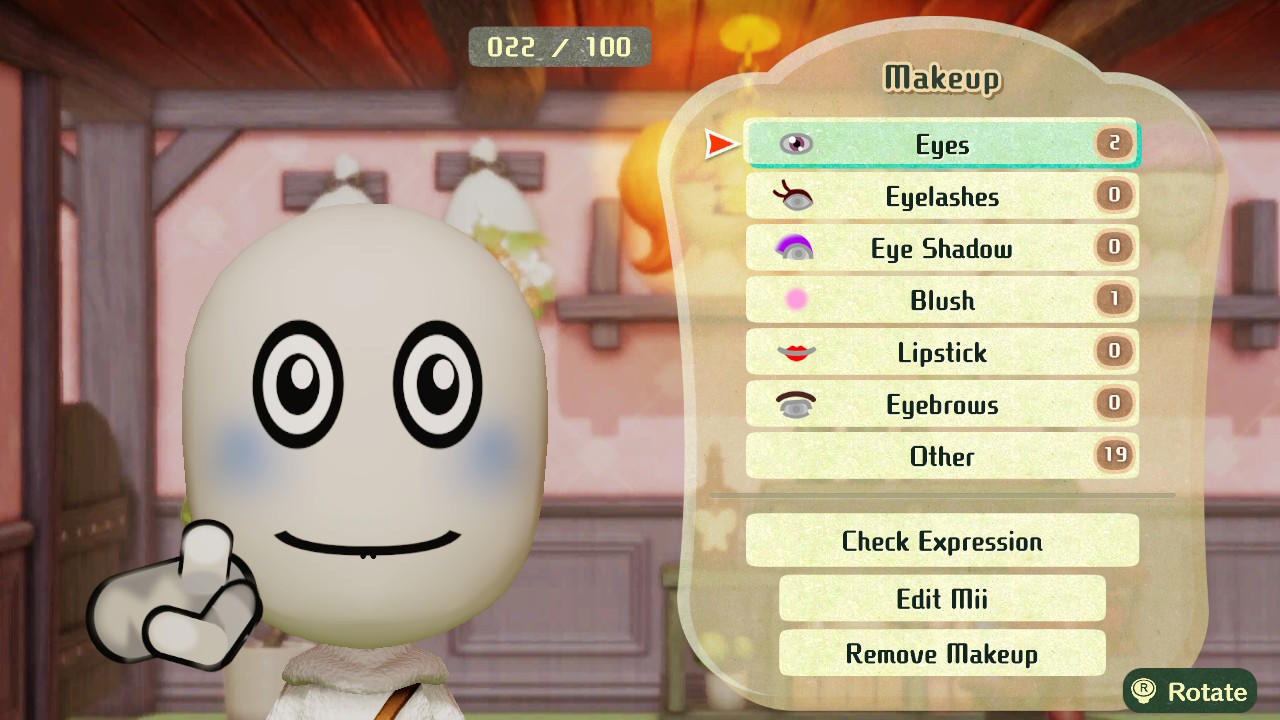The image size is (1280, 720).
Task: Click the Remove Makeup button
Action: click(x=941, y=654)
